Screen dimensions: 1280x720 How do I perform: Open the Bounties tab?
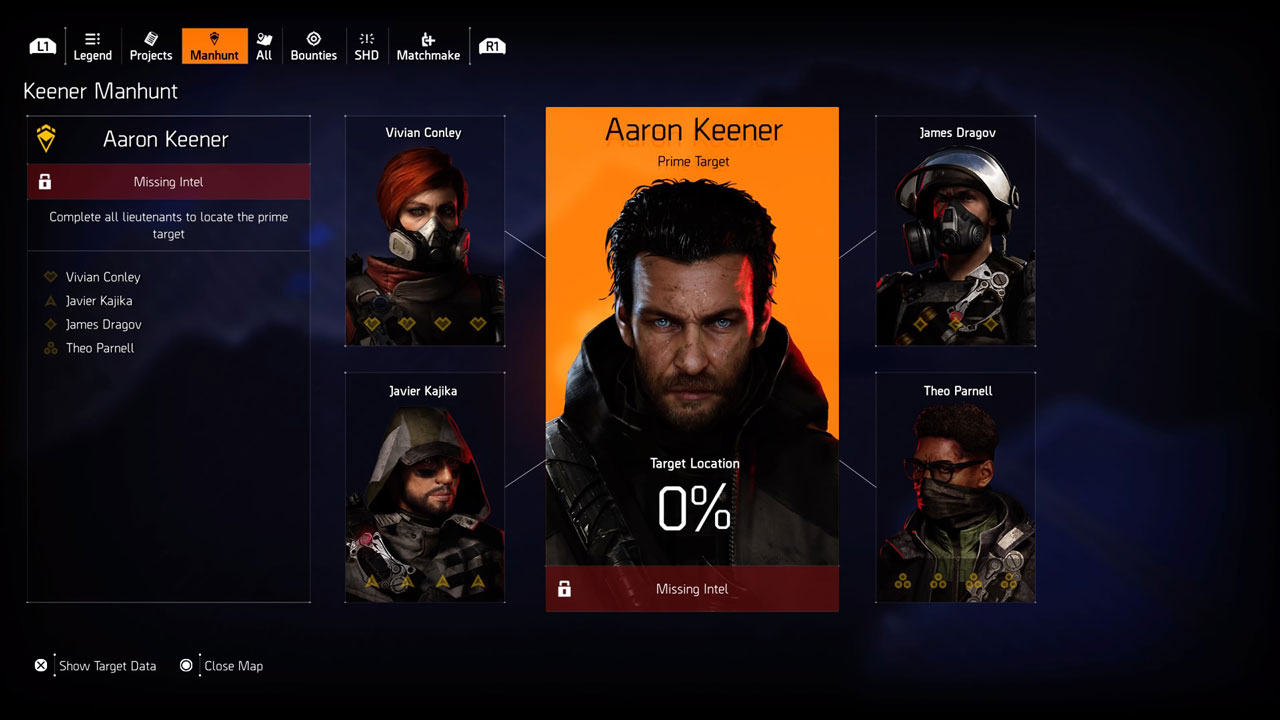pos(313,46)
